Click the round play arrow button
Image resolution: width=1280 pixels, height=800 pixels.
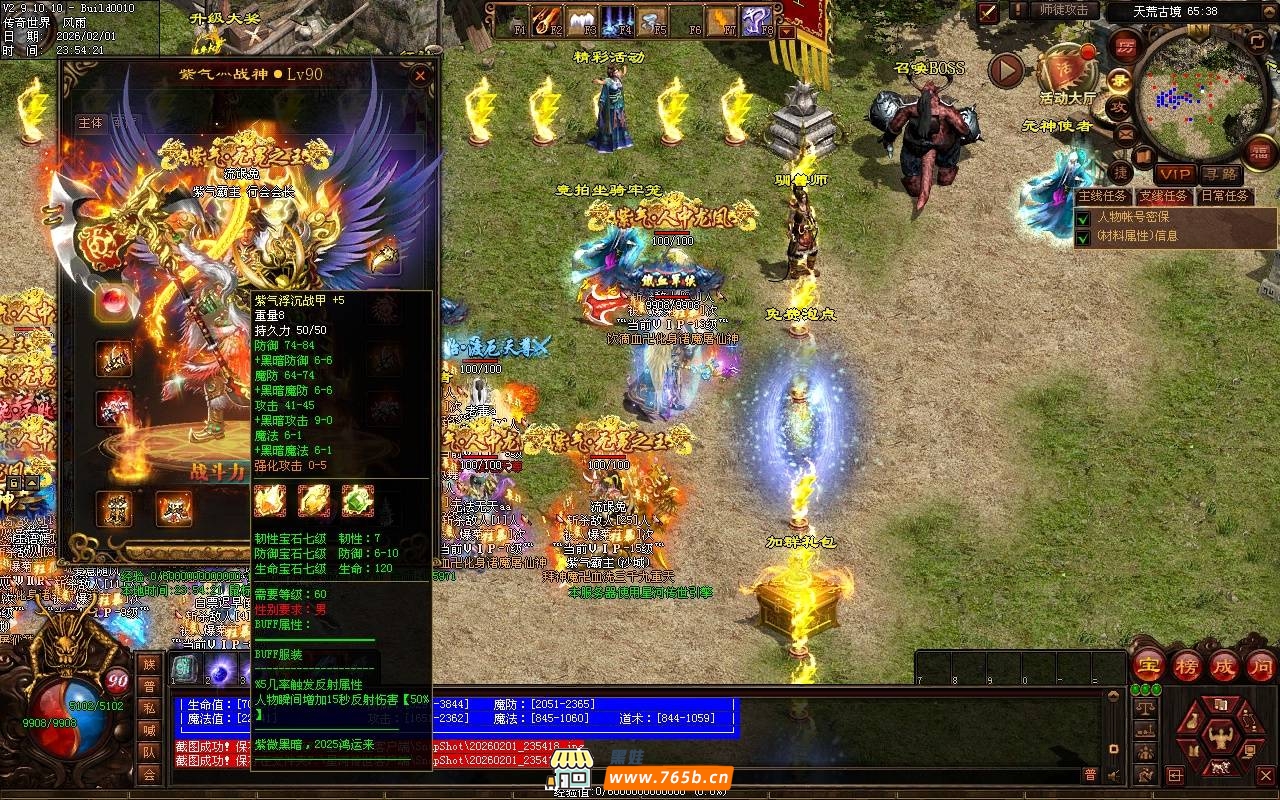coord(1006,69)
